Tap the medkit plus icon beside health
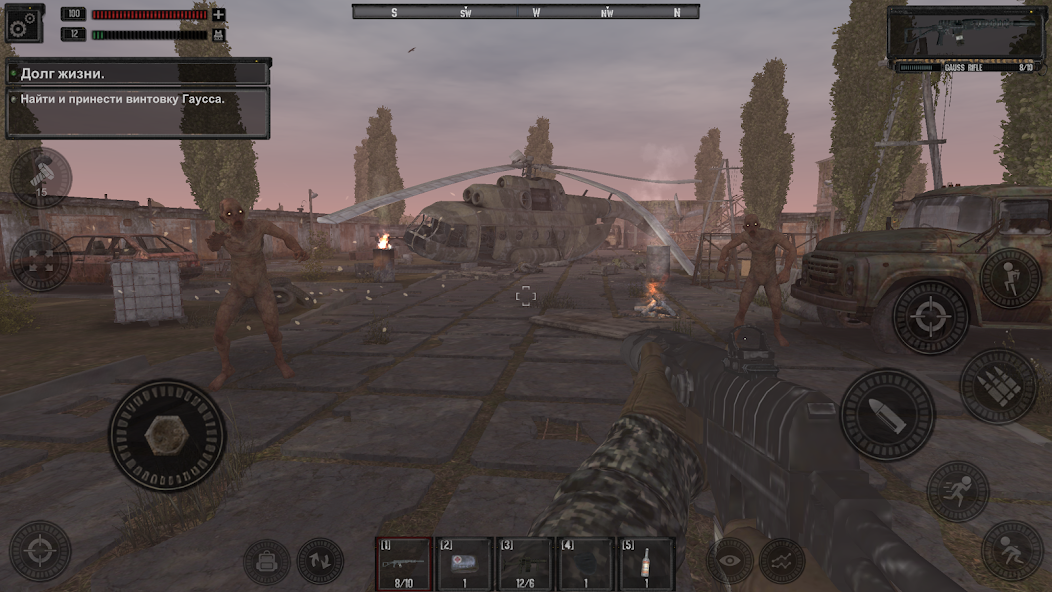Viewport: 1052px width, 592px height. pos(218,15)
